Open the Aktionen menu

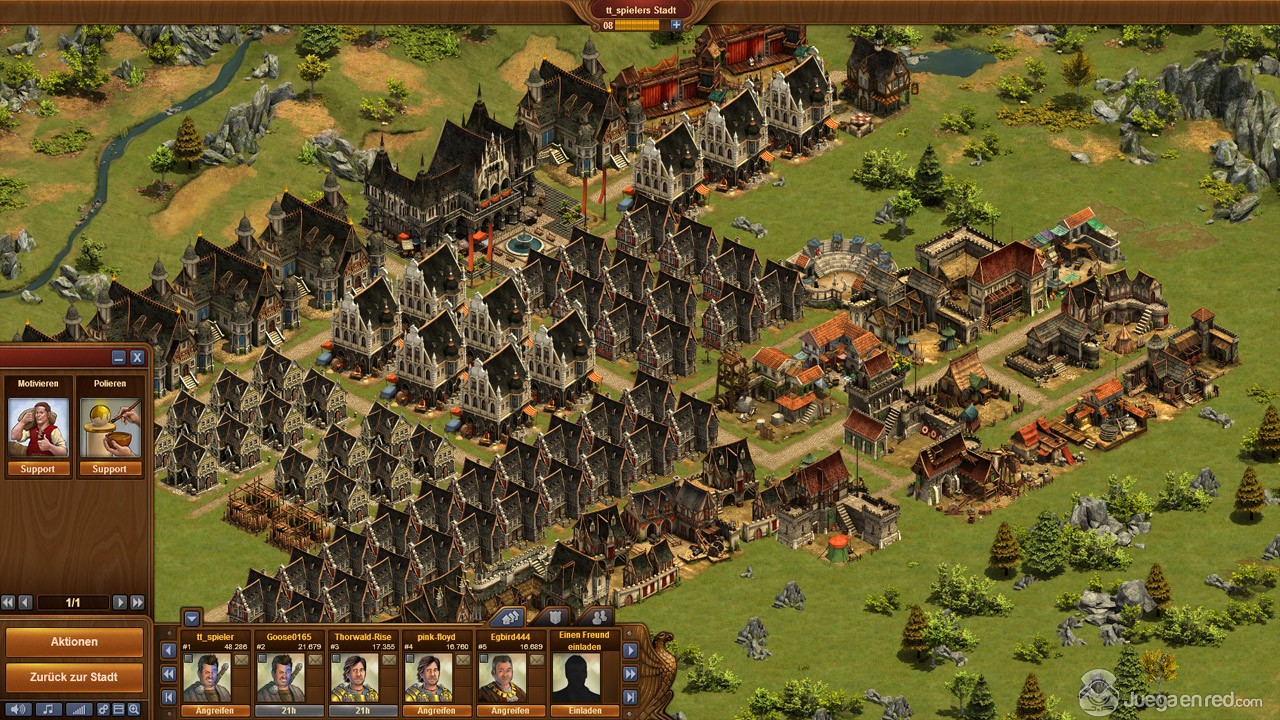74,642
